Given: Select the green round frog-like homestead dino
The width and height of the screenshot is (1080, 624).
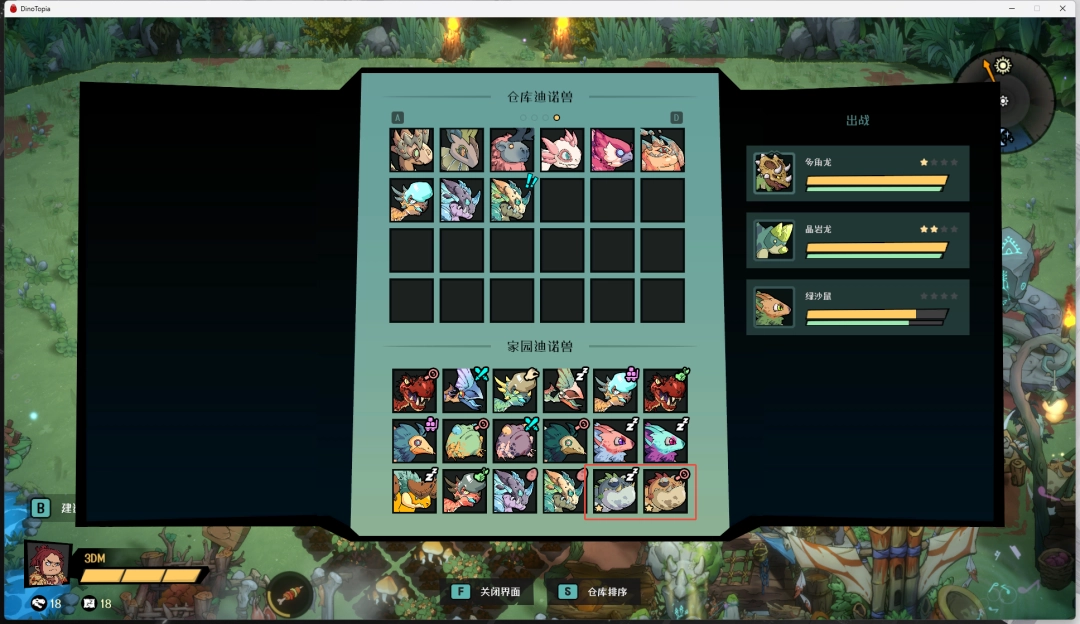Looking at the screenshot, I should (464, 441).
